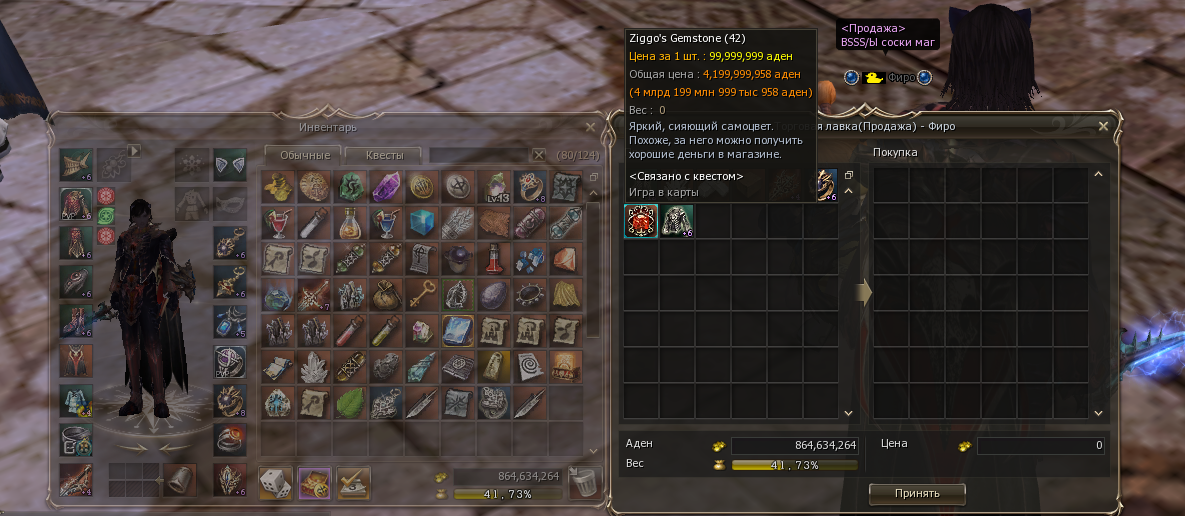Screen dimensions: 1185x516
Task: Close the Инвентарь inventory window
Action: tap(590, 127)
